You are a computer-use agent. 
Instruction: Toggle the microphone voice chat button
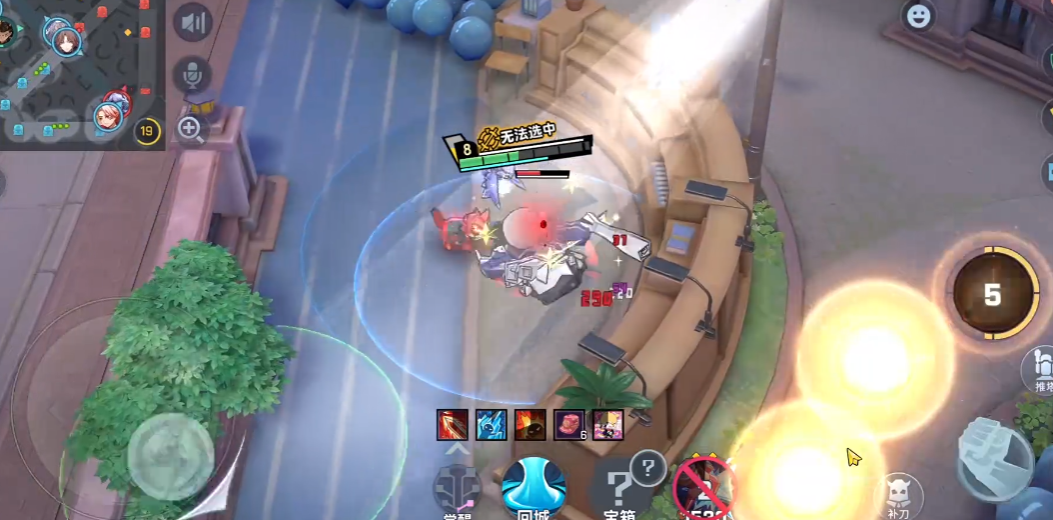[193, 75]
